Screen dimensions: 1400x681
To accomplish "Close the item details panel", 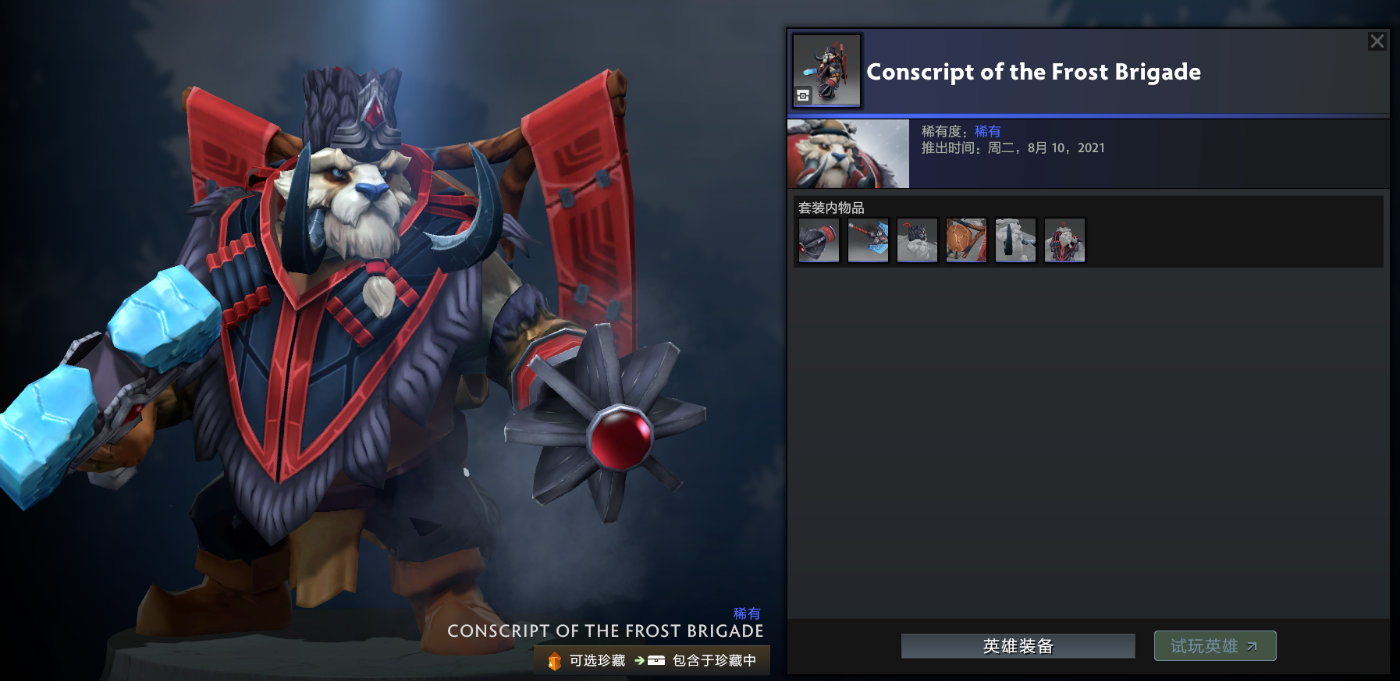I will (x=1377, y=41).
